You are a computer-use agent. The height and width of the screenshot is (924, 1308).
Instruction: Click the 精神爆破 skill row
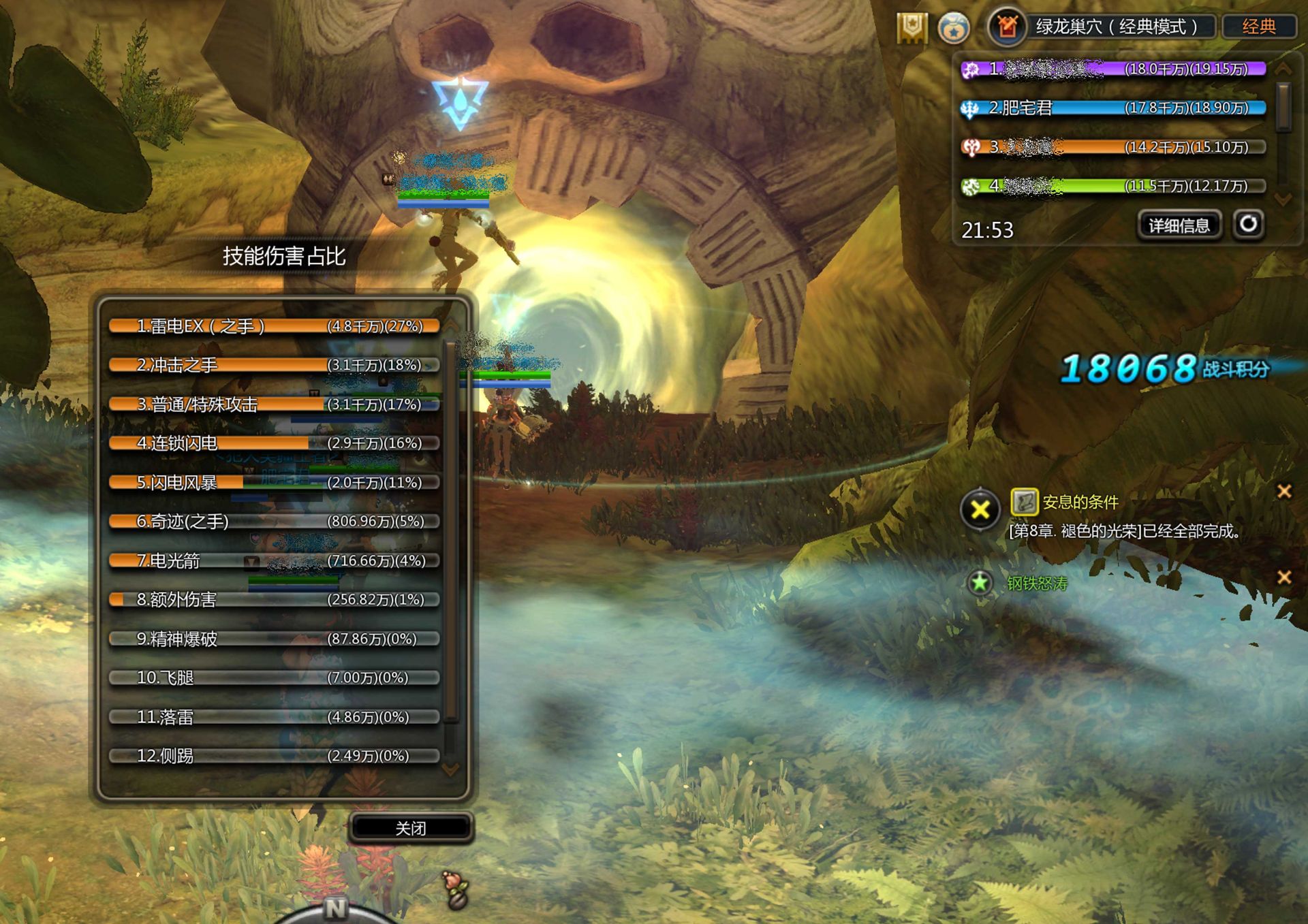coord(274,639)
